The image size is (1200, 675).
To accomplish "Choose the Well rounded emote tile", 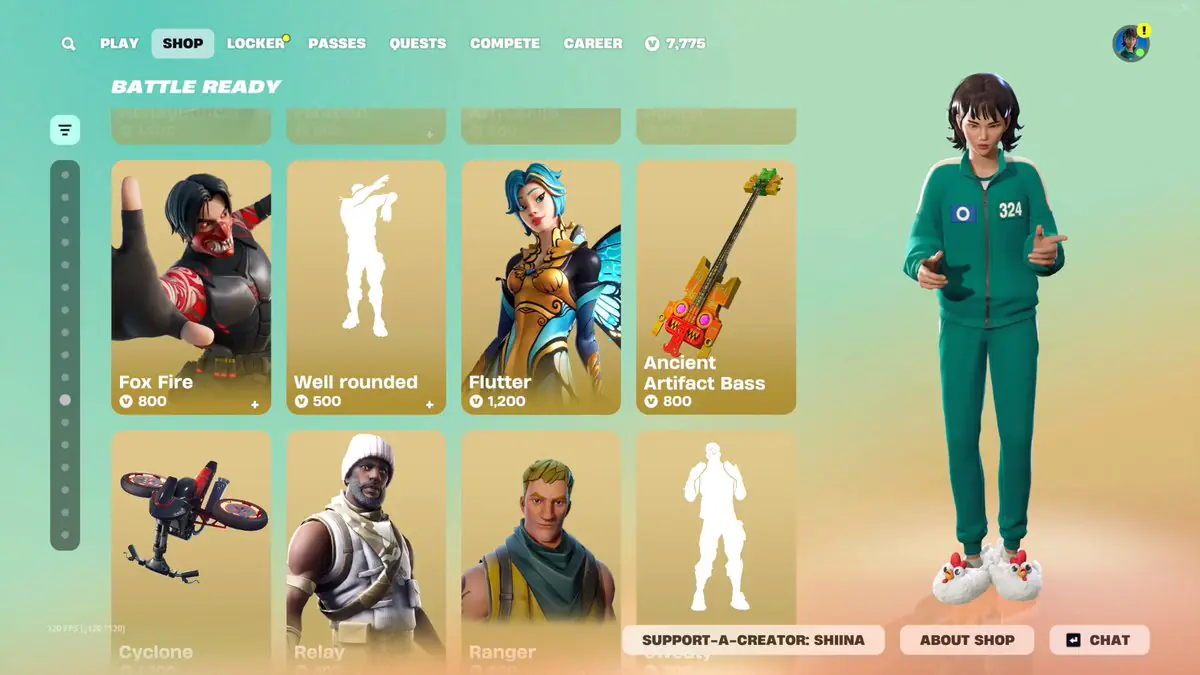I will coord(366,287).
